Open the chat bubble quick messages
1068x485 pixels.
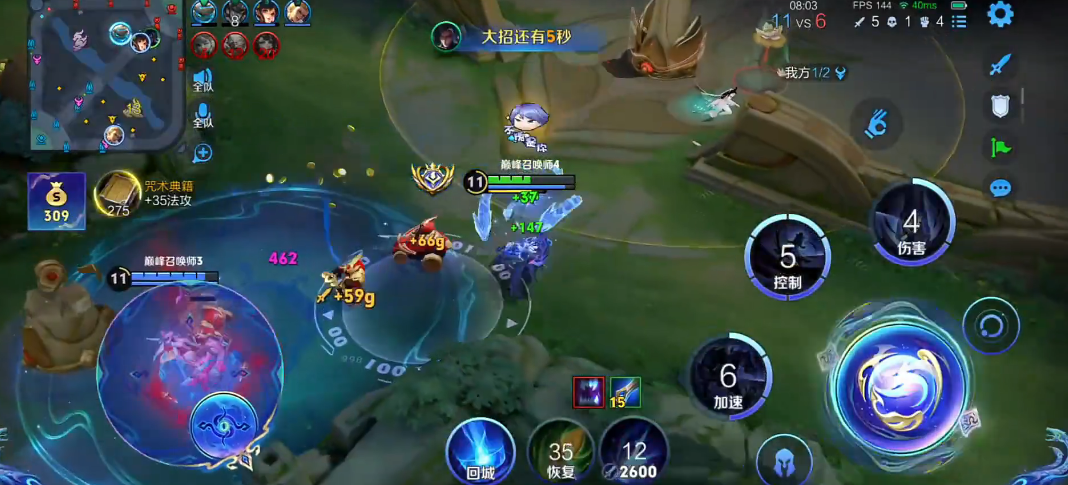click(1001, 188)
